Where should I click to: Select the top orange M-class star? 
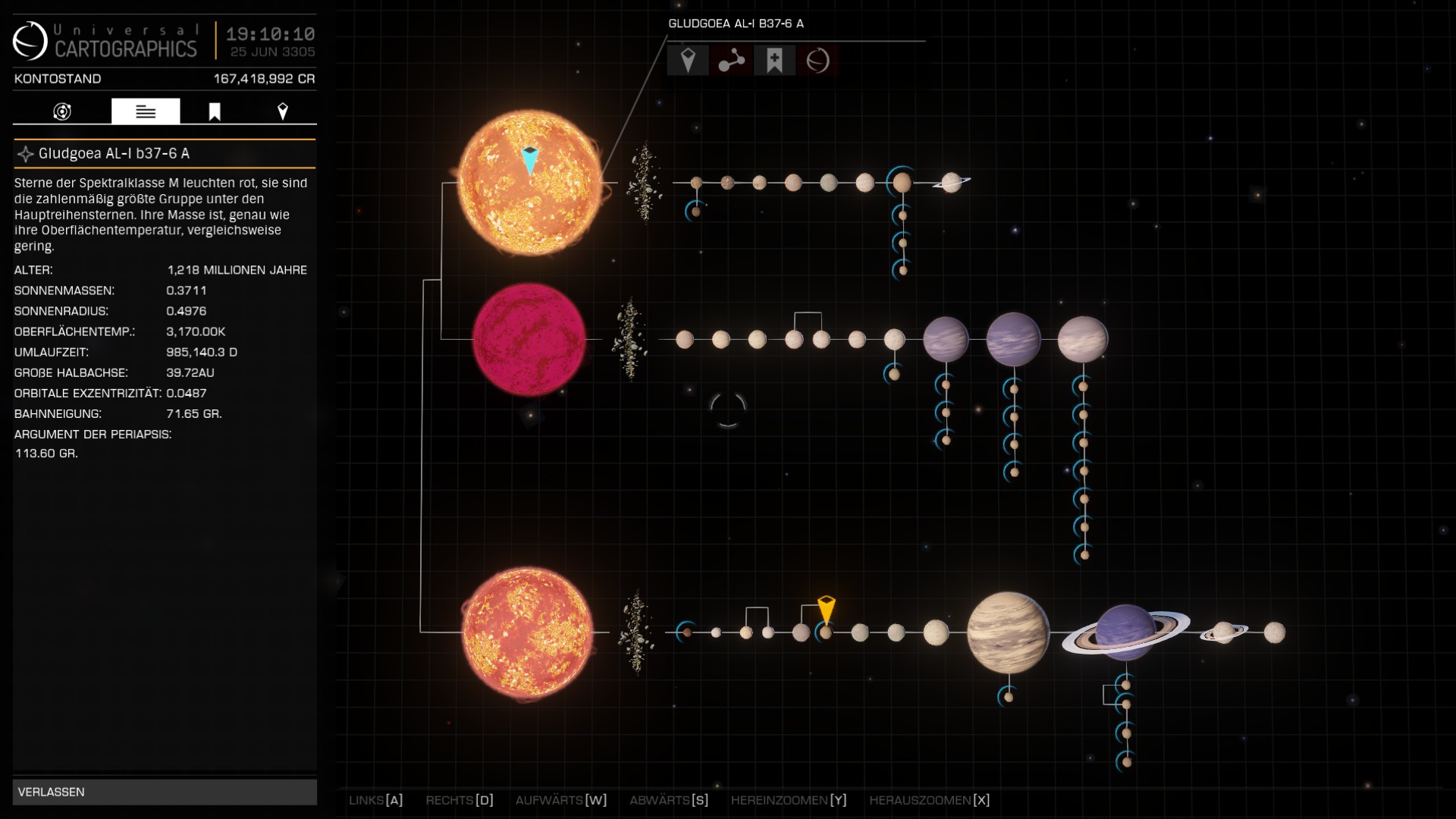529,184
